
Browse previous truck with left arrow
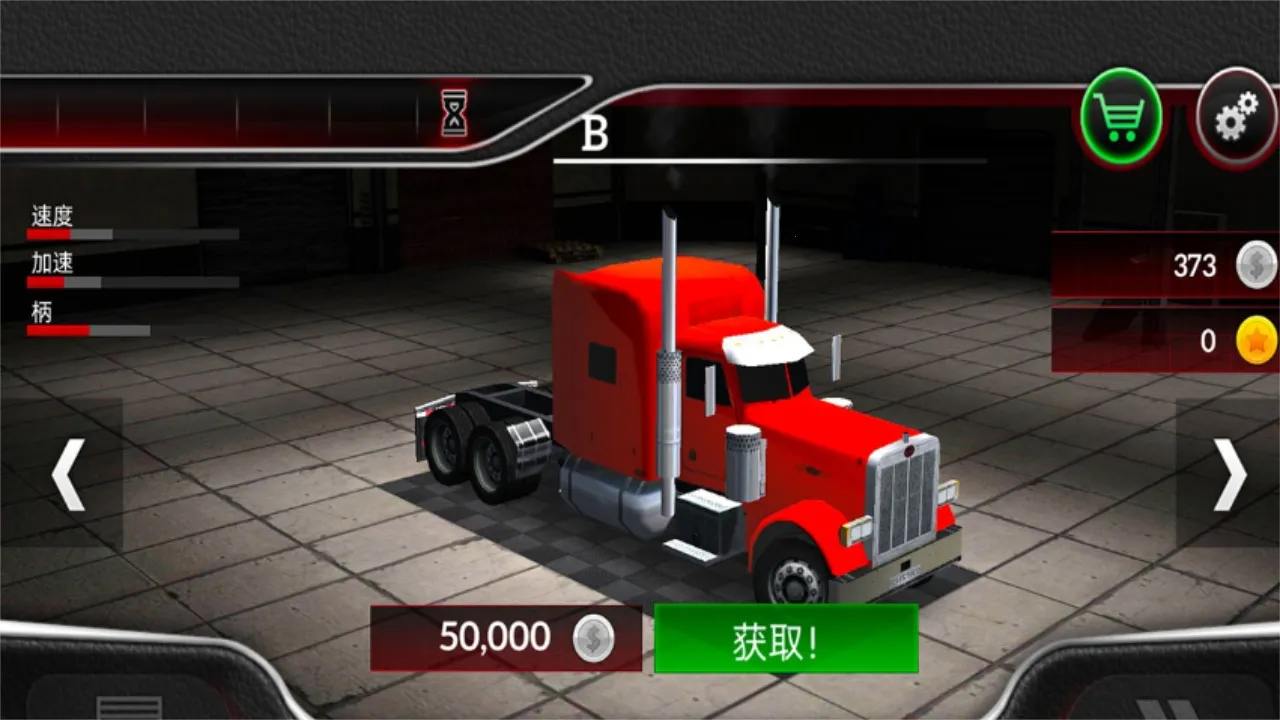tap(67, 473)
